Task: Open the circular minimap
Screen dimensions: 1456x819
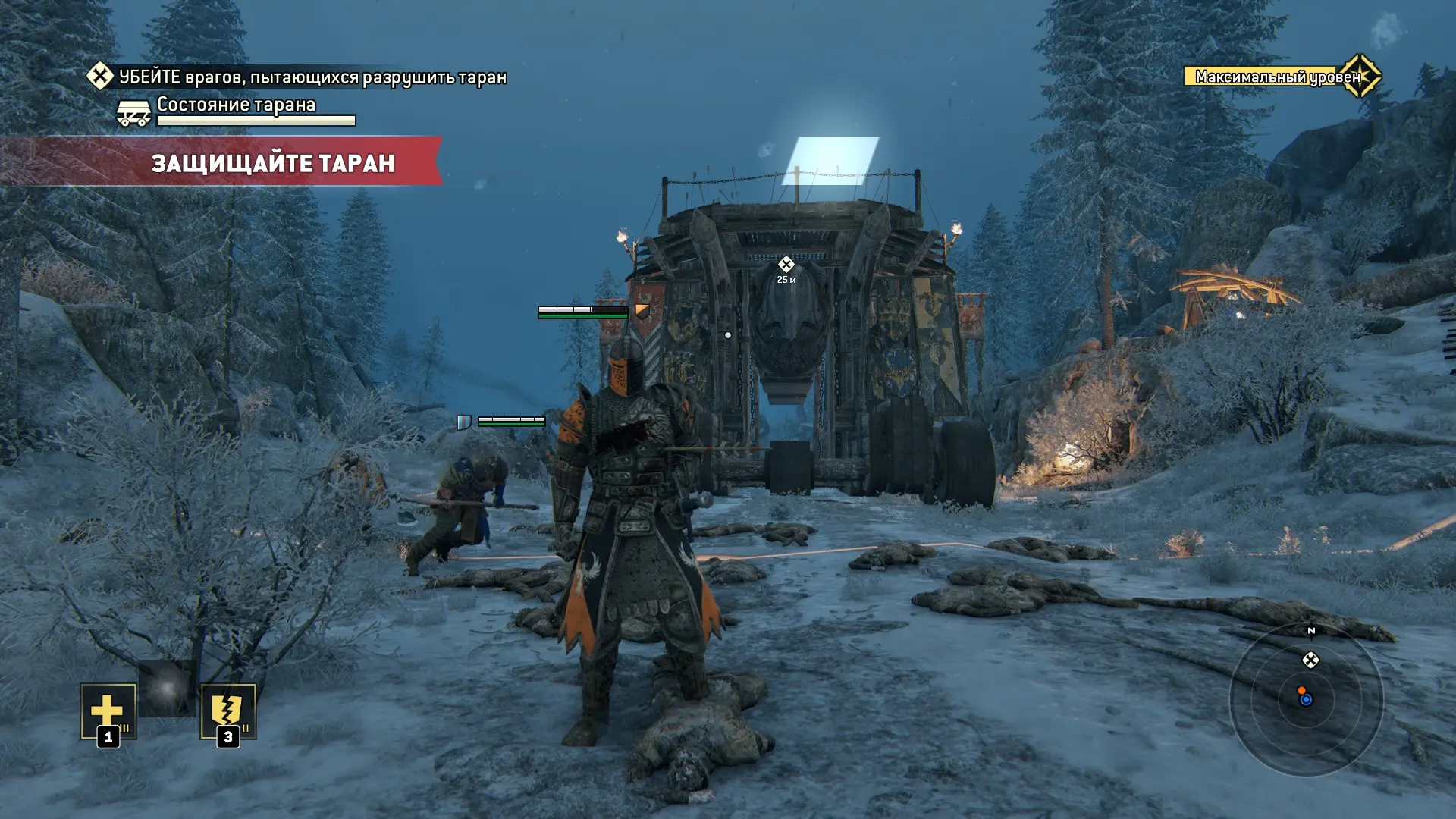Action: (x=1306, y=699)
